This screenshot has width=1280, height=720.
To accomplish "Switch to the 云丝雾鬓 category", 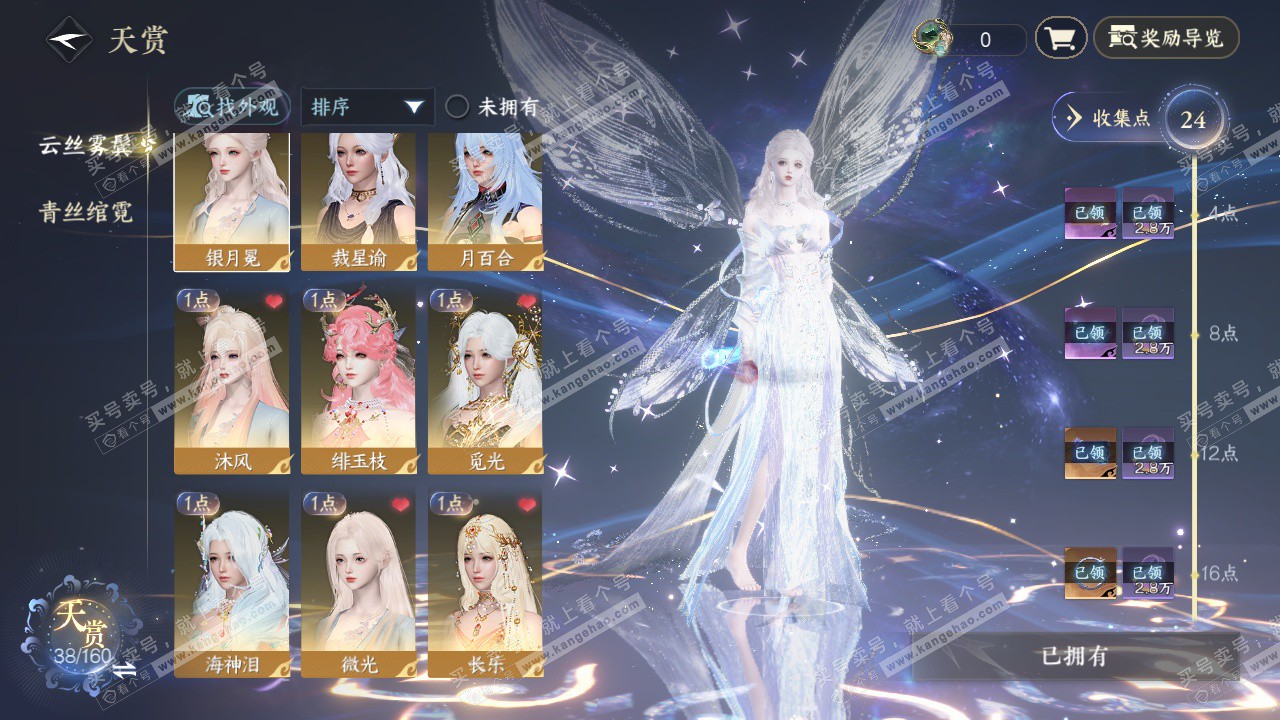I will click(88, 146).
